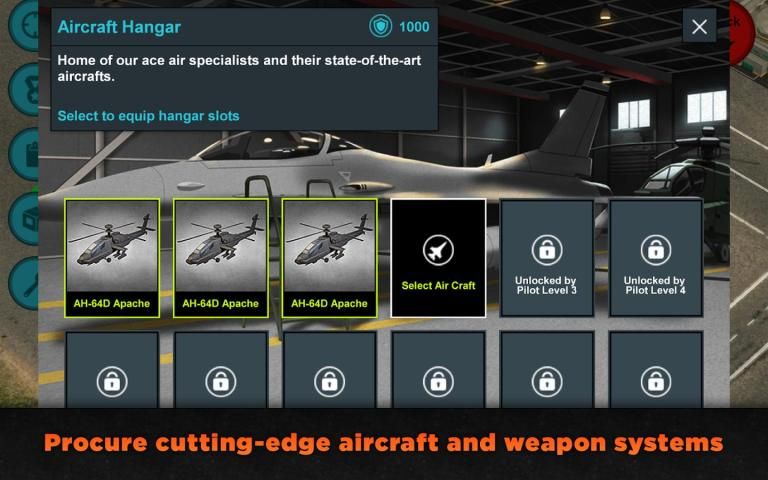Click the slot unlocked by Pilot Level 3
Screen dimensions: 768x480
tap(546, 258)
